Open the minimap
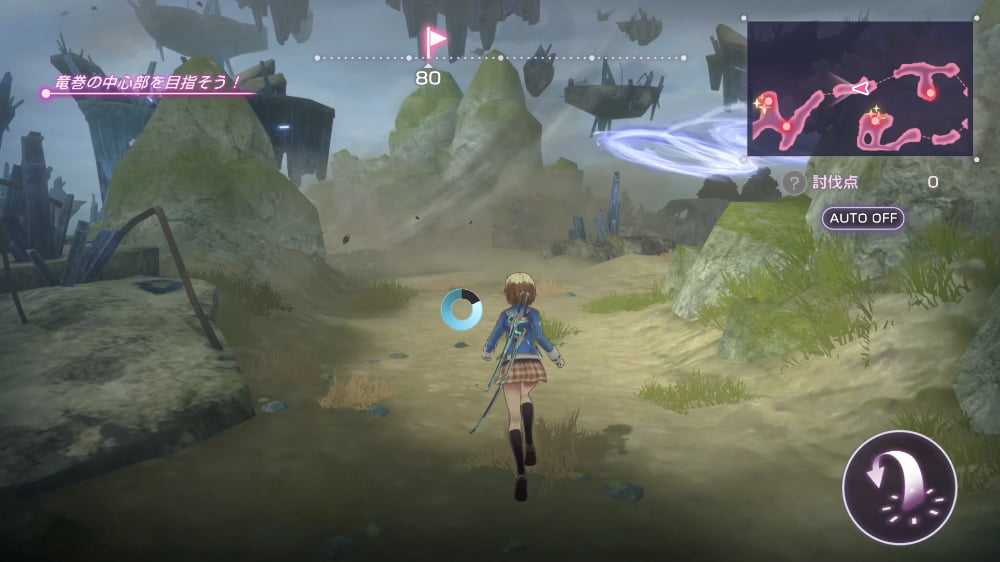Screen dimensions: 1000x562 [860, 89]
